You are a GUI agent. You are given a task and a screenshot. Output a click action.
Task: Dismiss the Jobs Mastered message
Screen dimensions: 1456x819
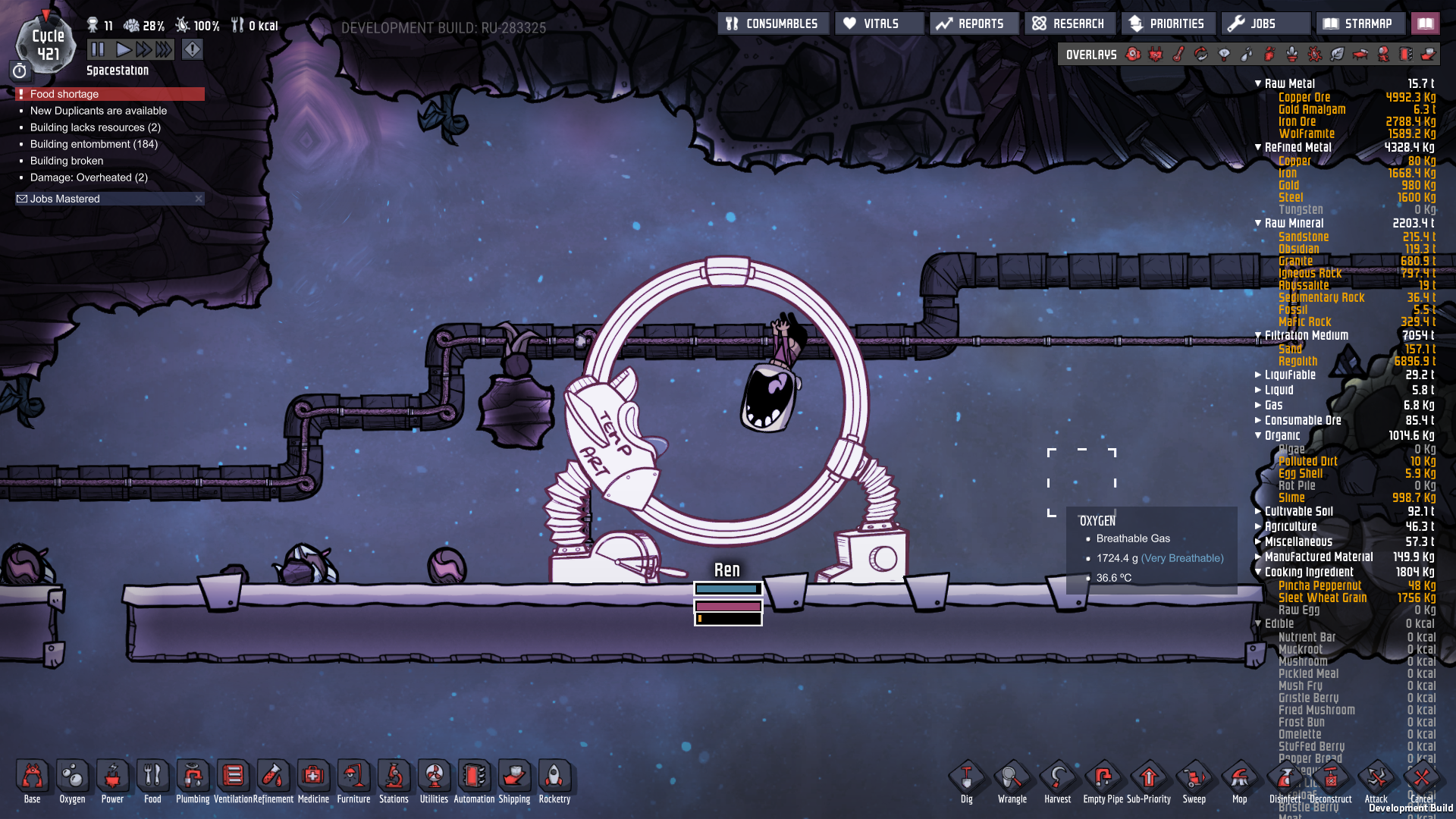click(199, 199)
